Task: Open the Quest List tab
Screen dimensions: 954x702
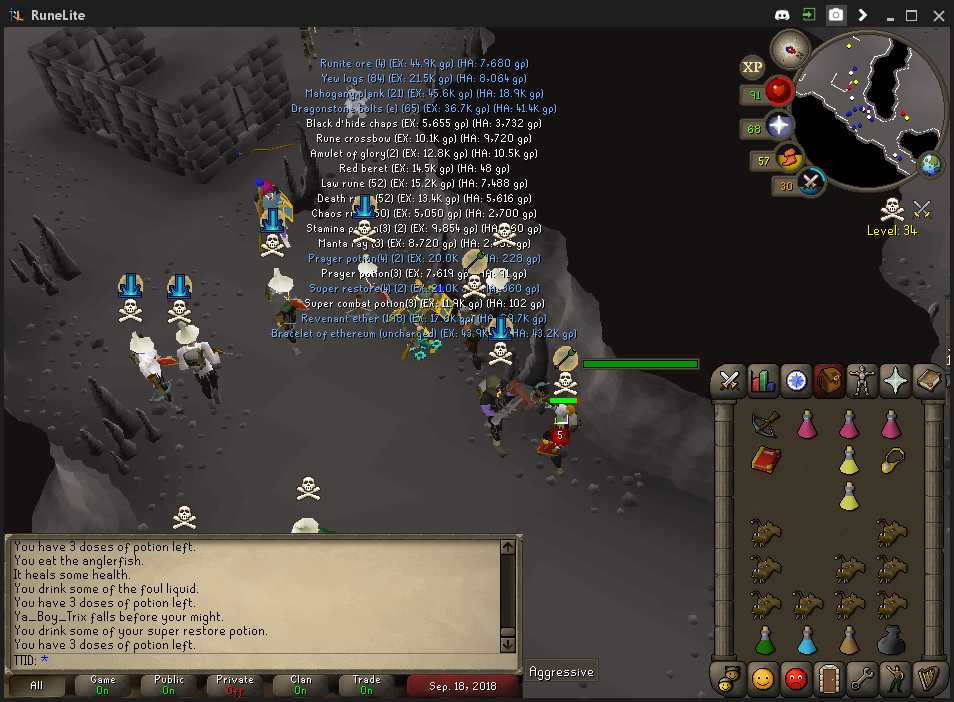Action: click(796, 380)
